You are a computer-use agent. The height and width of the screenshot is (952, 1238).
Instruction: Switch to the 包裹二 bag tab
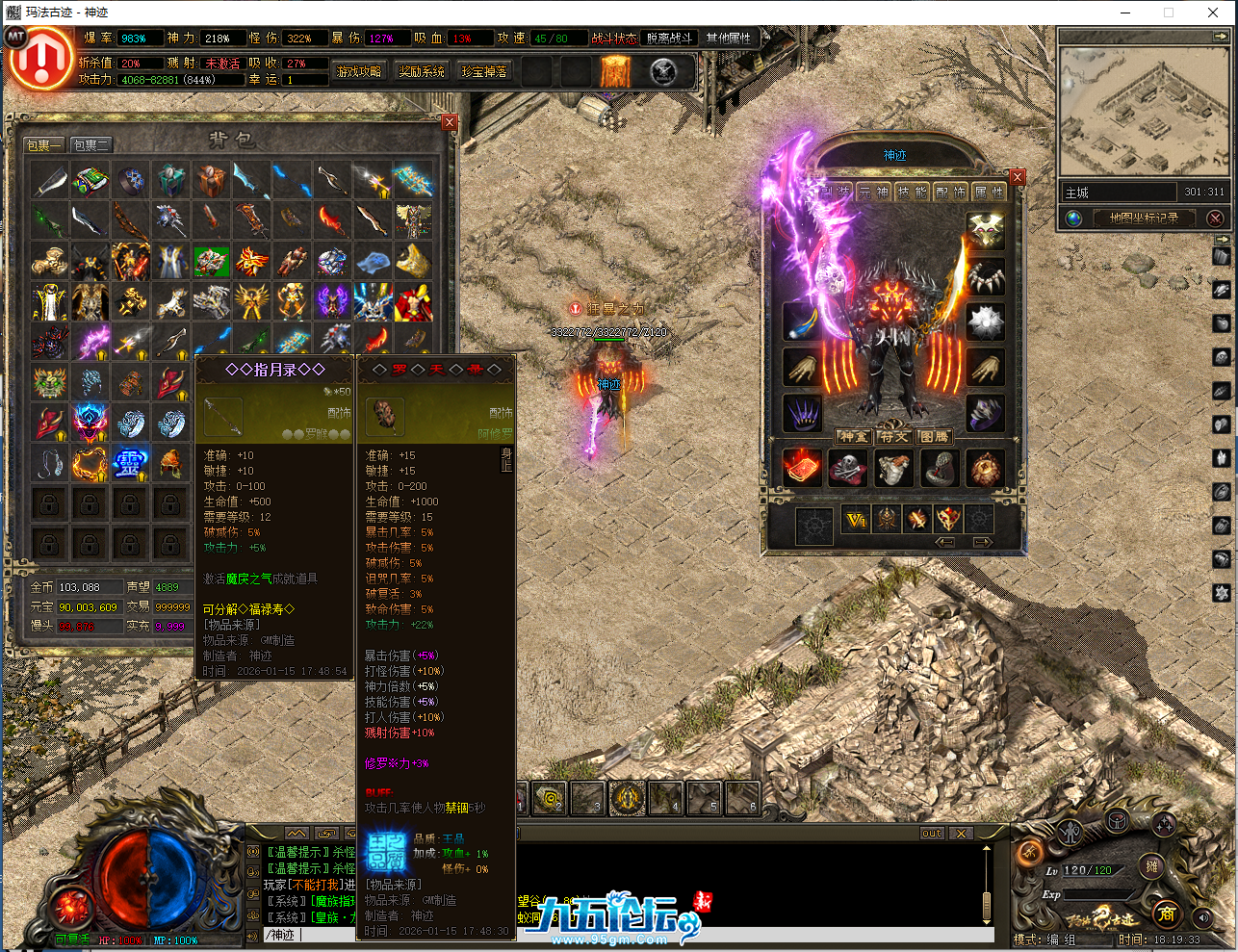pos(91,145)
